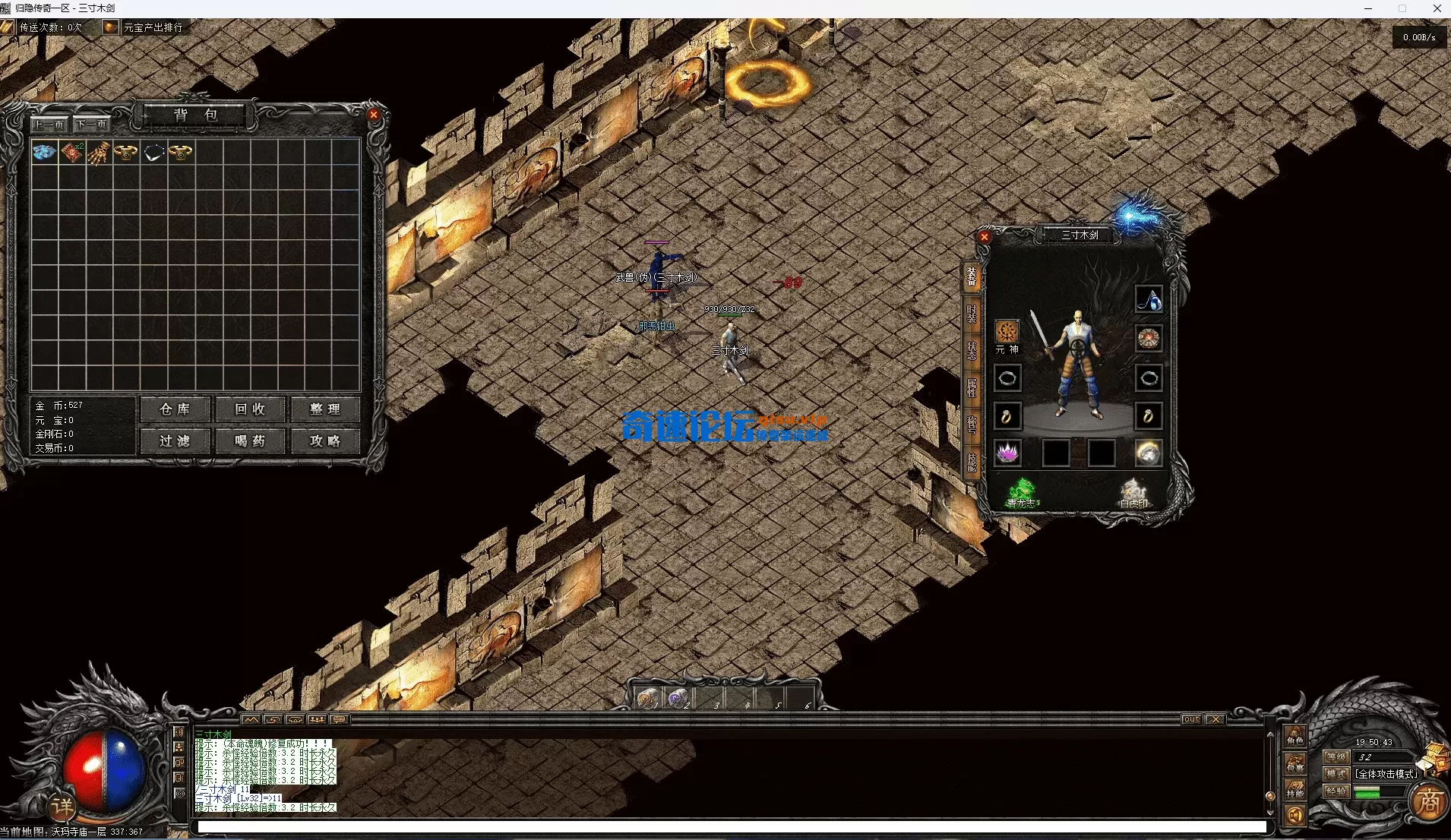Open the 商 shop round button
The image size is (1451, 840).
pos(1429,803)
